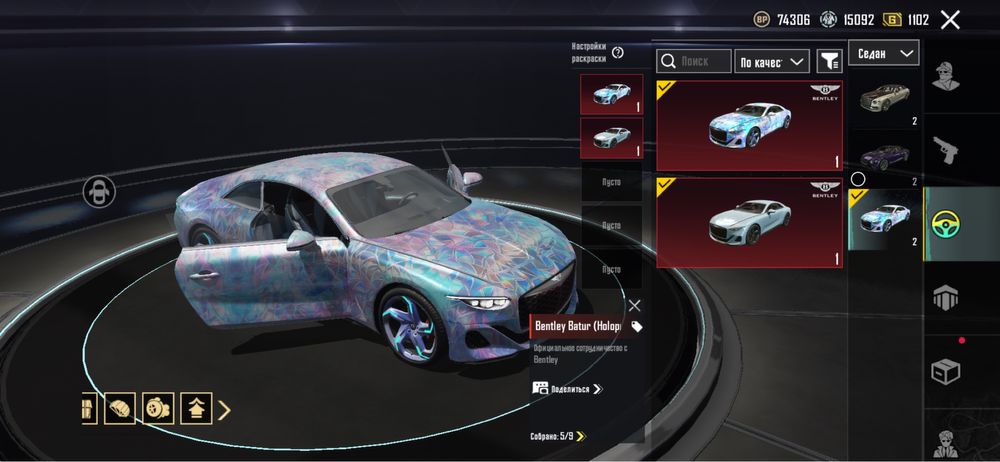Expand the vehicle actions row arrow
Screen dimensions: 1000x462
(225, 408)
